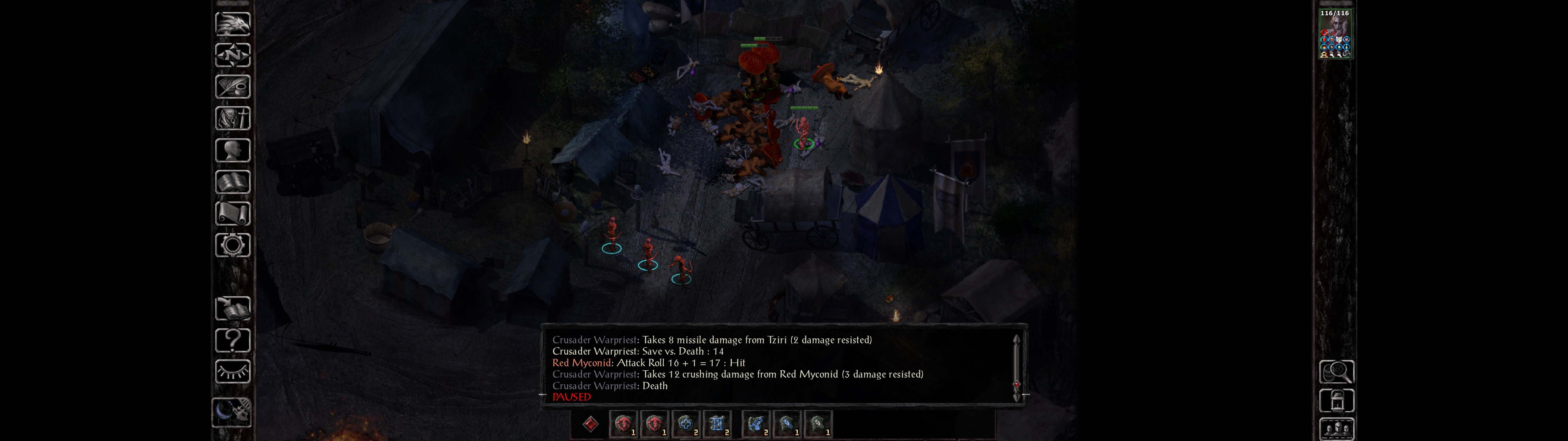Open the options gear menu
Image resolution: width=1568 pixels, height=441 pixels.
pyautogui.click(x=232, y=245)
